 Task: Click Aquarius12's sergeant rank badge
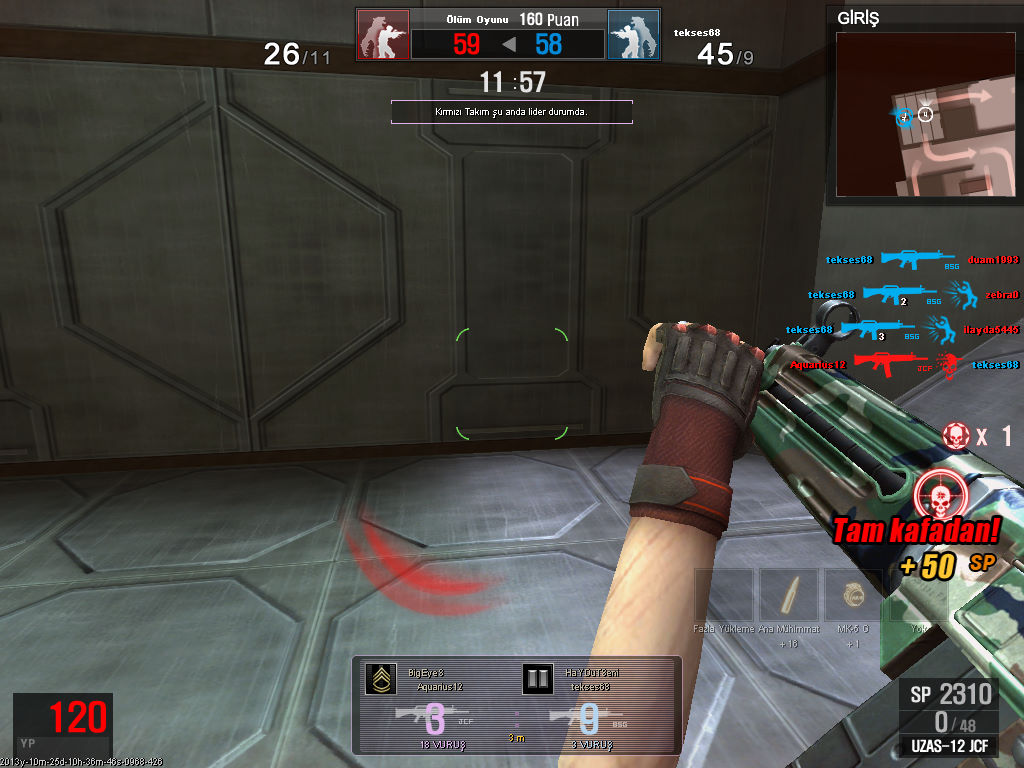point(380,679)
